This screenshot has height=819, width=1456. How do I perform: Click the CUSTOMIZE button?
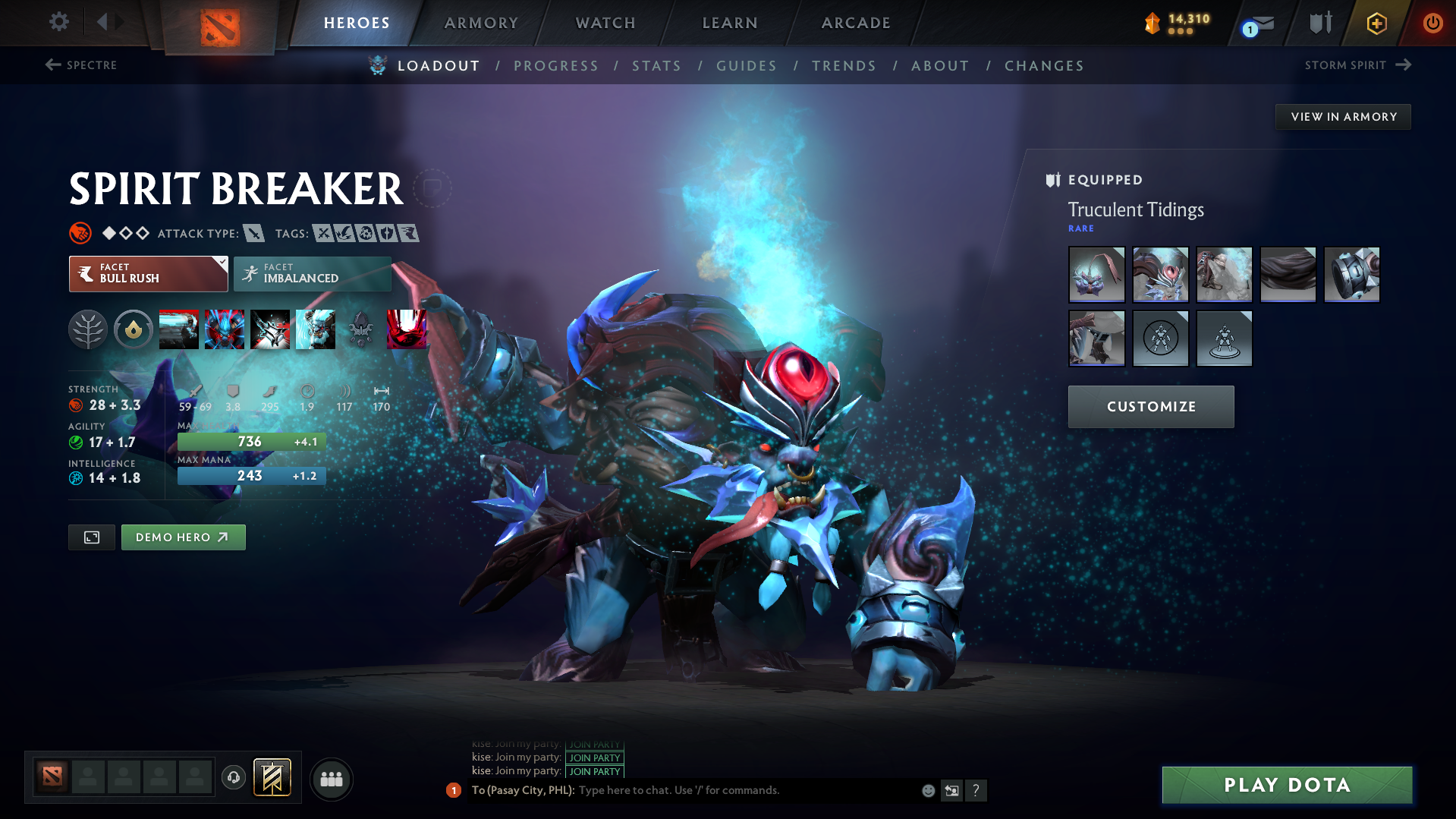coord(1150,406)
